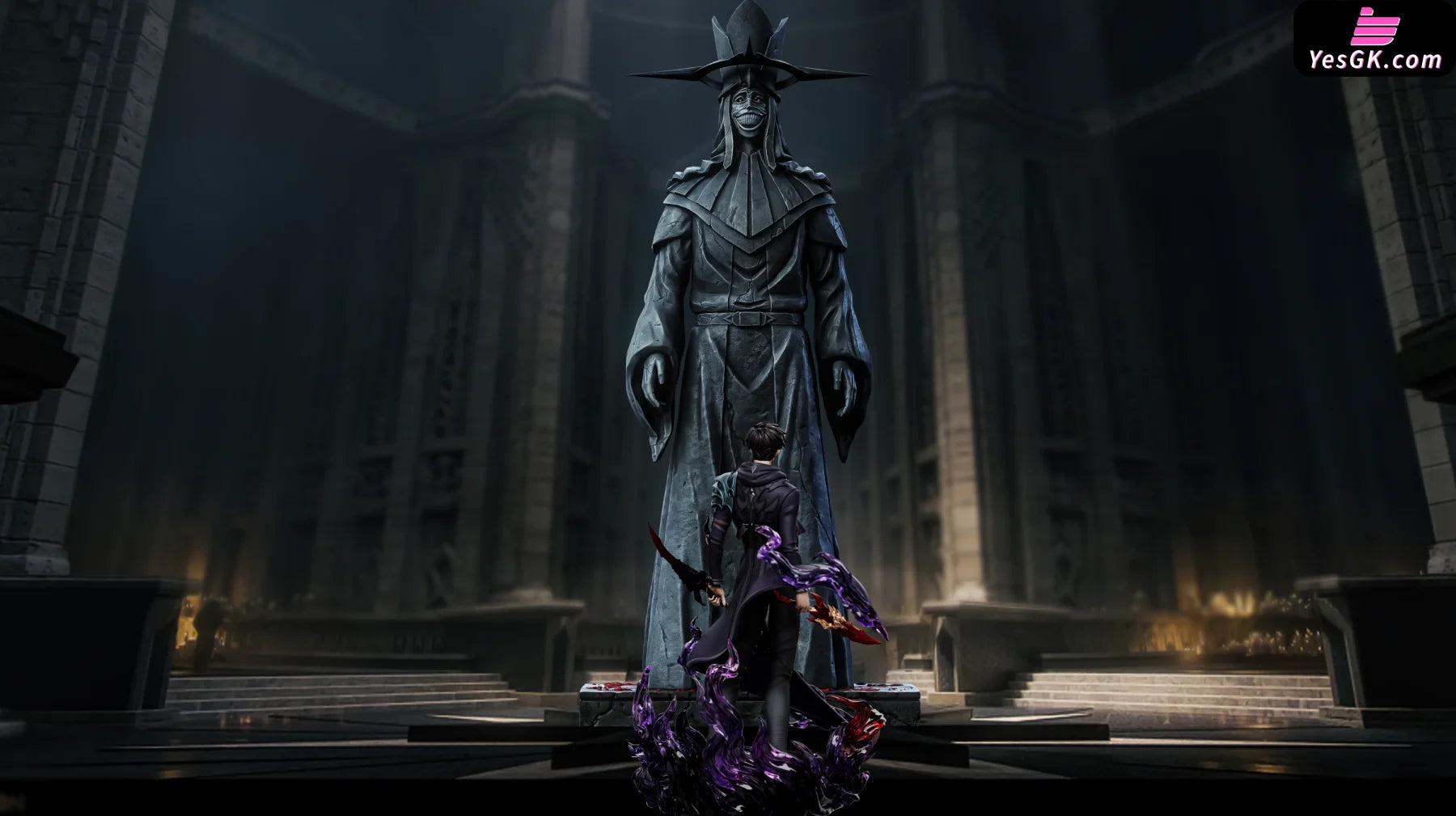Click the YesGK.com logo watermark
This screenshot has width=1456, height=816.
click(1374, 39)
